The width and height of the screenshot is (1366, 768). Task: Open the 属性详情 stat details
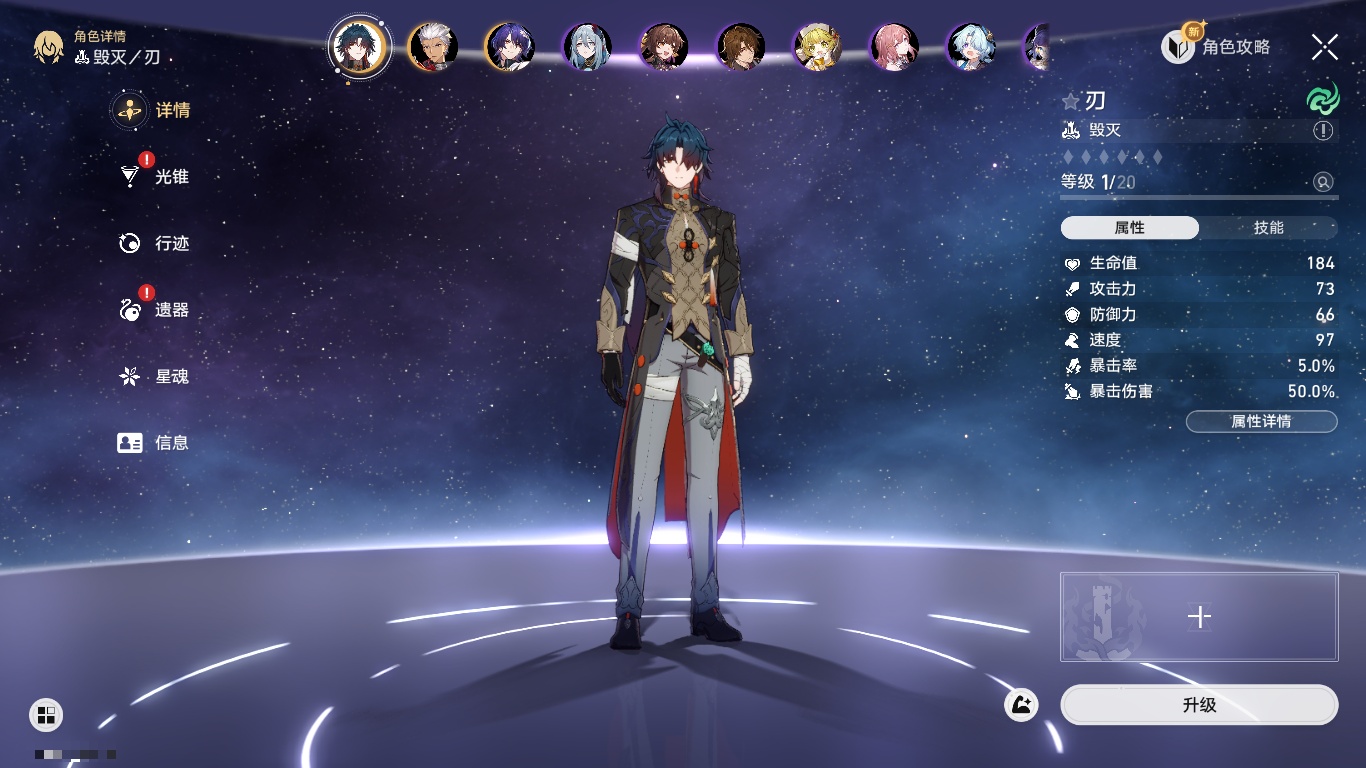point(1261,421)
